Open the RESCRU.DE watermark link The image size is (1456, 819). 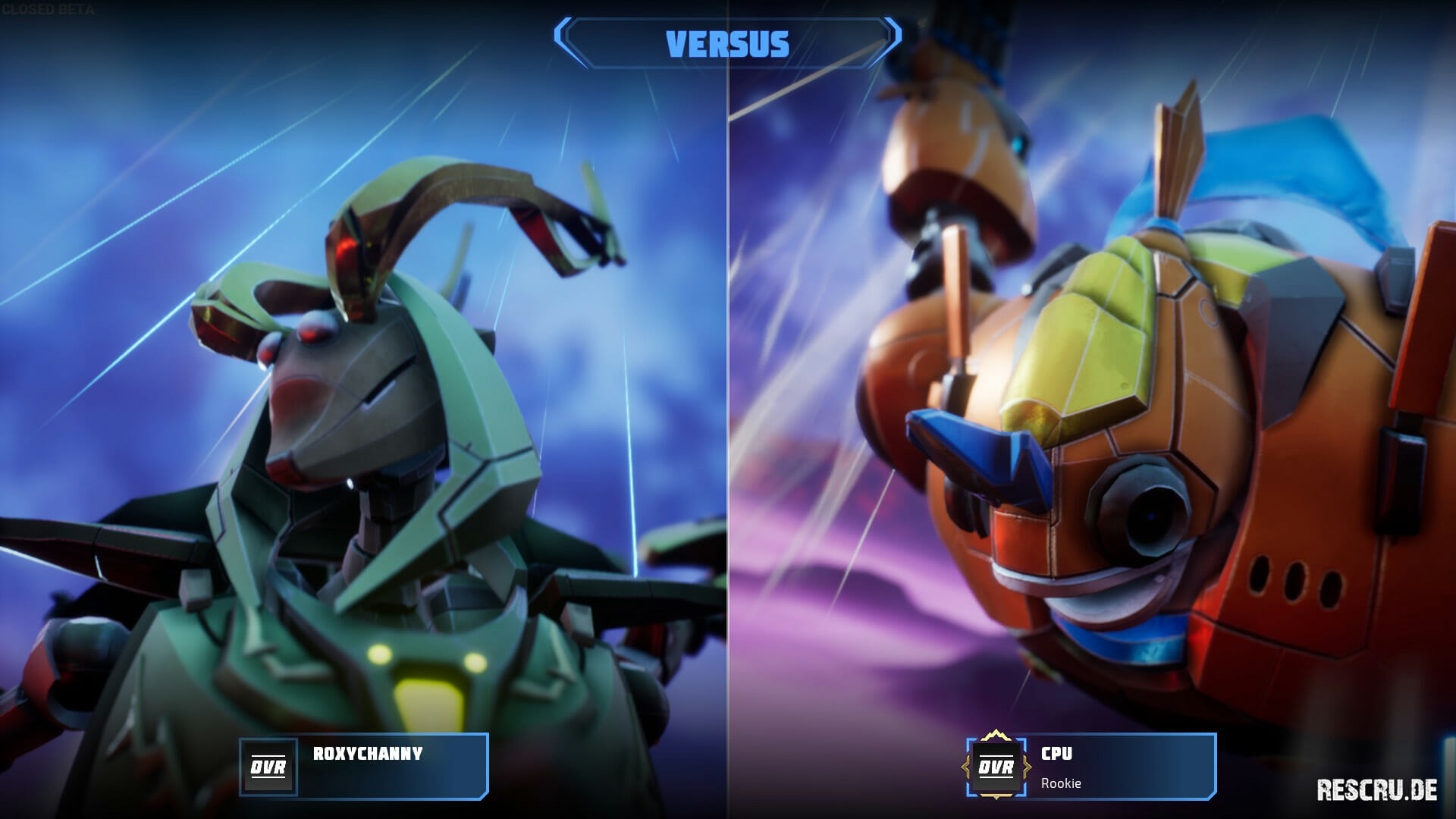coord(1376,789)
